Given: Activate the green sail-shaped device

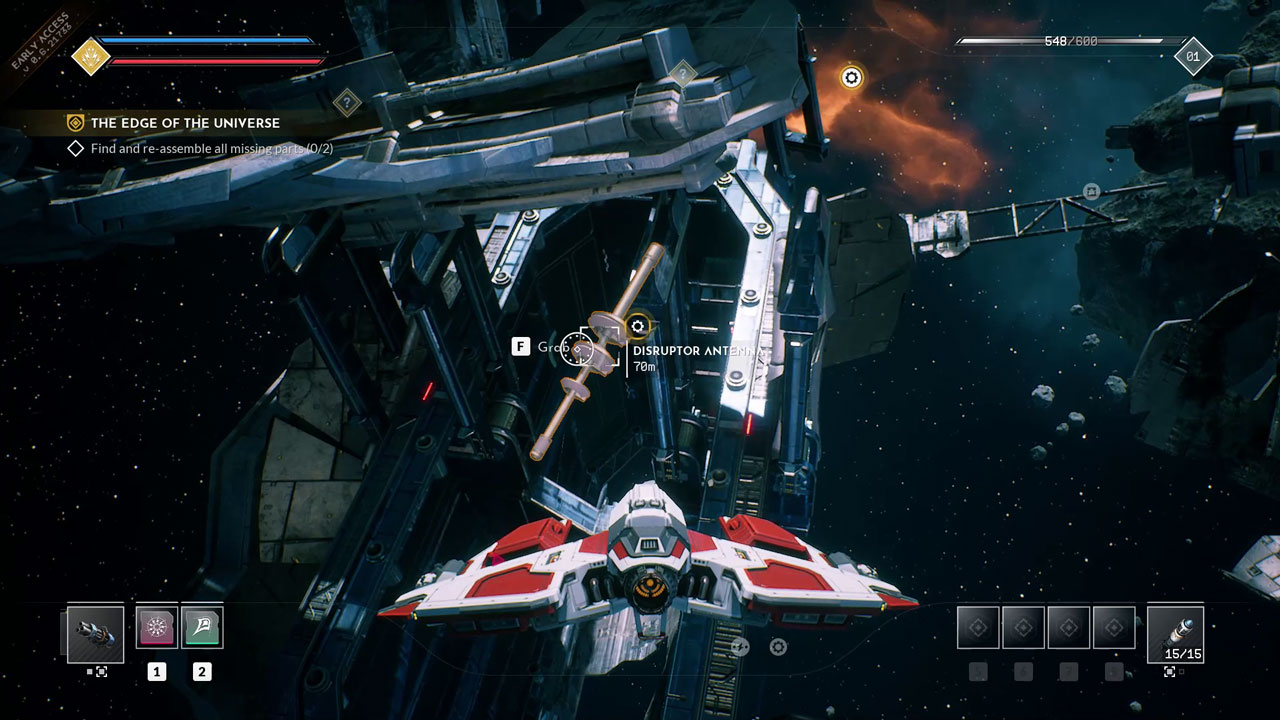Looking at the screenshot, I should pyautogui.click(x=202, y=627).
